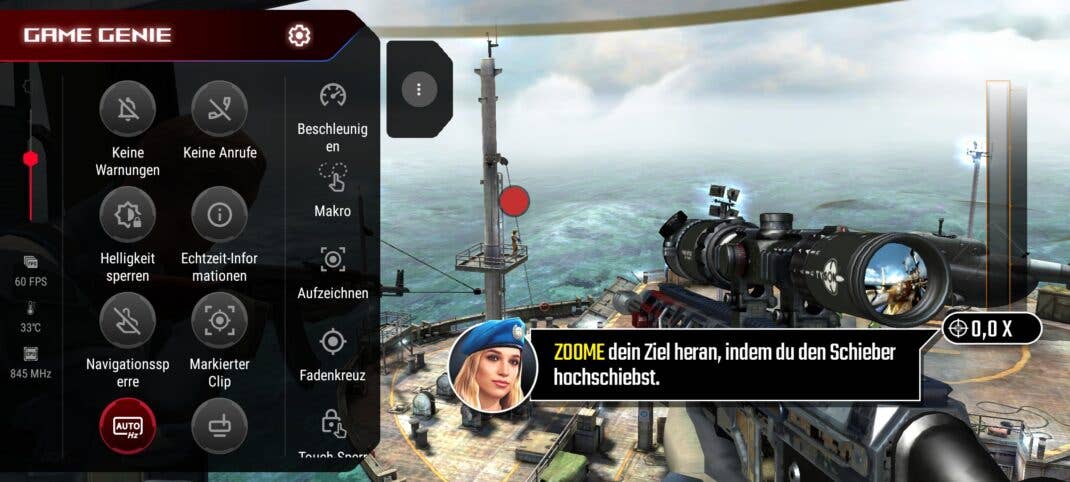1070x482 pixels.
Task: Activate Navigationssperre
Action: pos(128,321)
